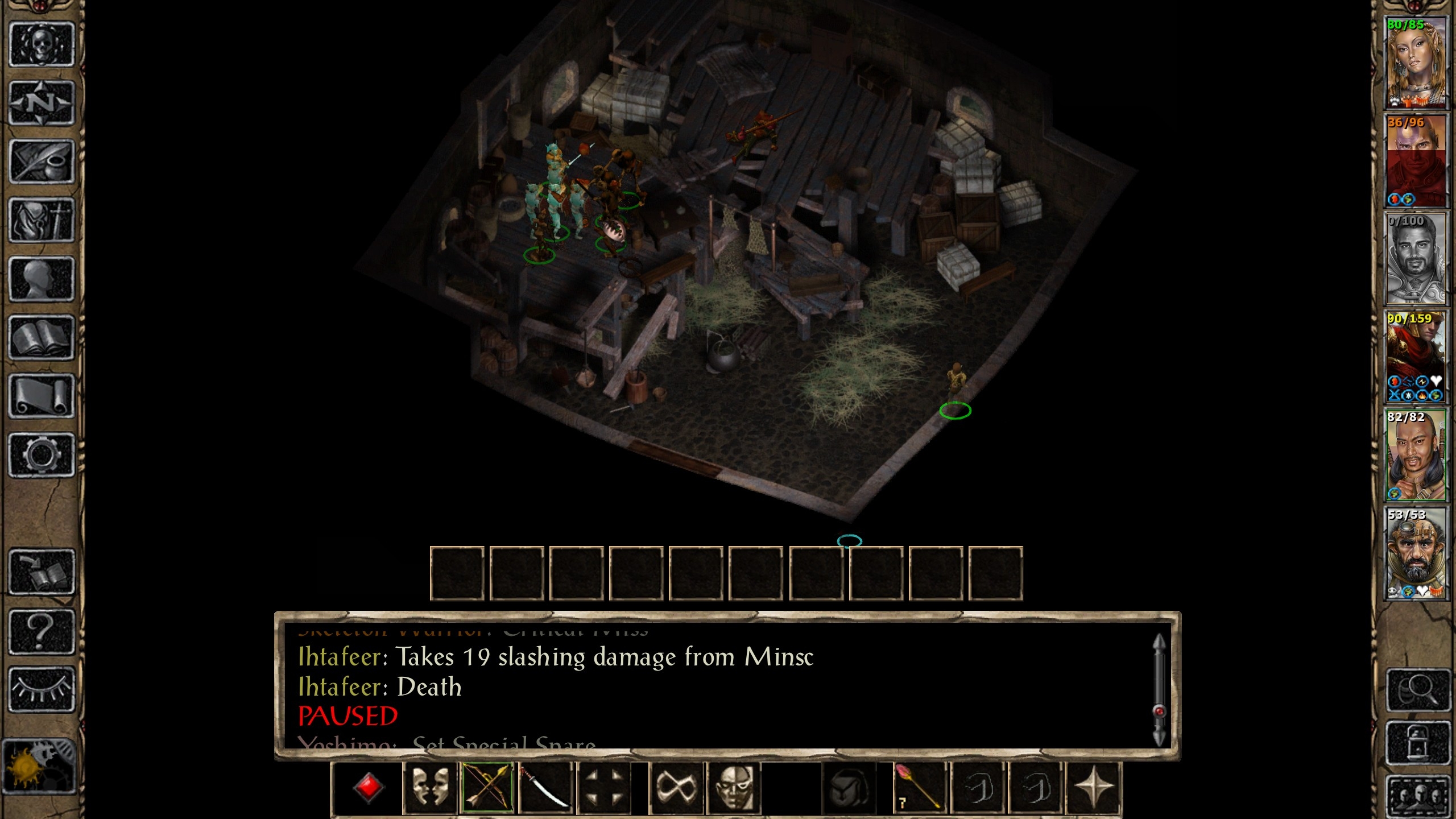Open the area map with the compass button
This screenshot has height=819, width=1456.
42,103
